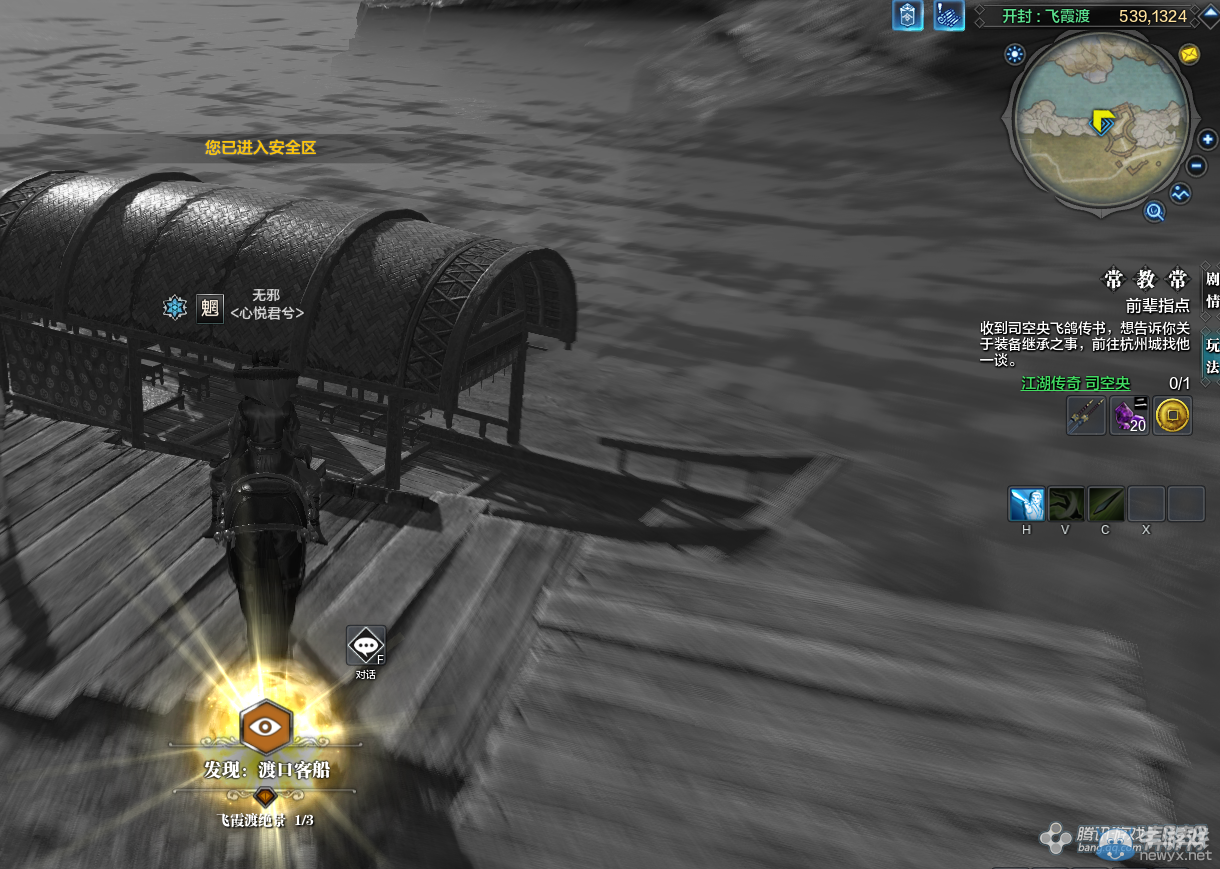Click the sun icon left of minimap

[x=1016, y=54]
